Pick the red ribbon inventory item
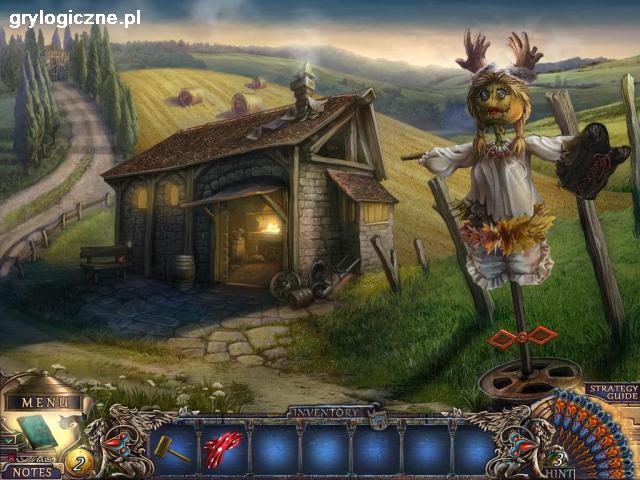The width and height of the screenshot is (640, 480). pos(222,448)
